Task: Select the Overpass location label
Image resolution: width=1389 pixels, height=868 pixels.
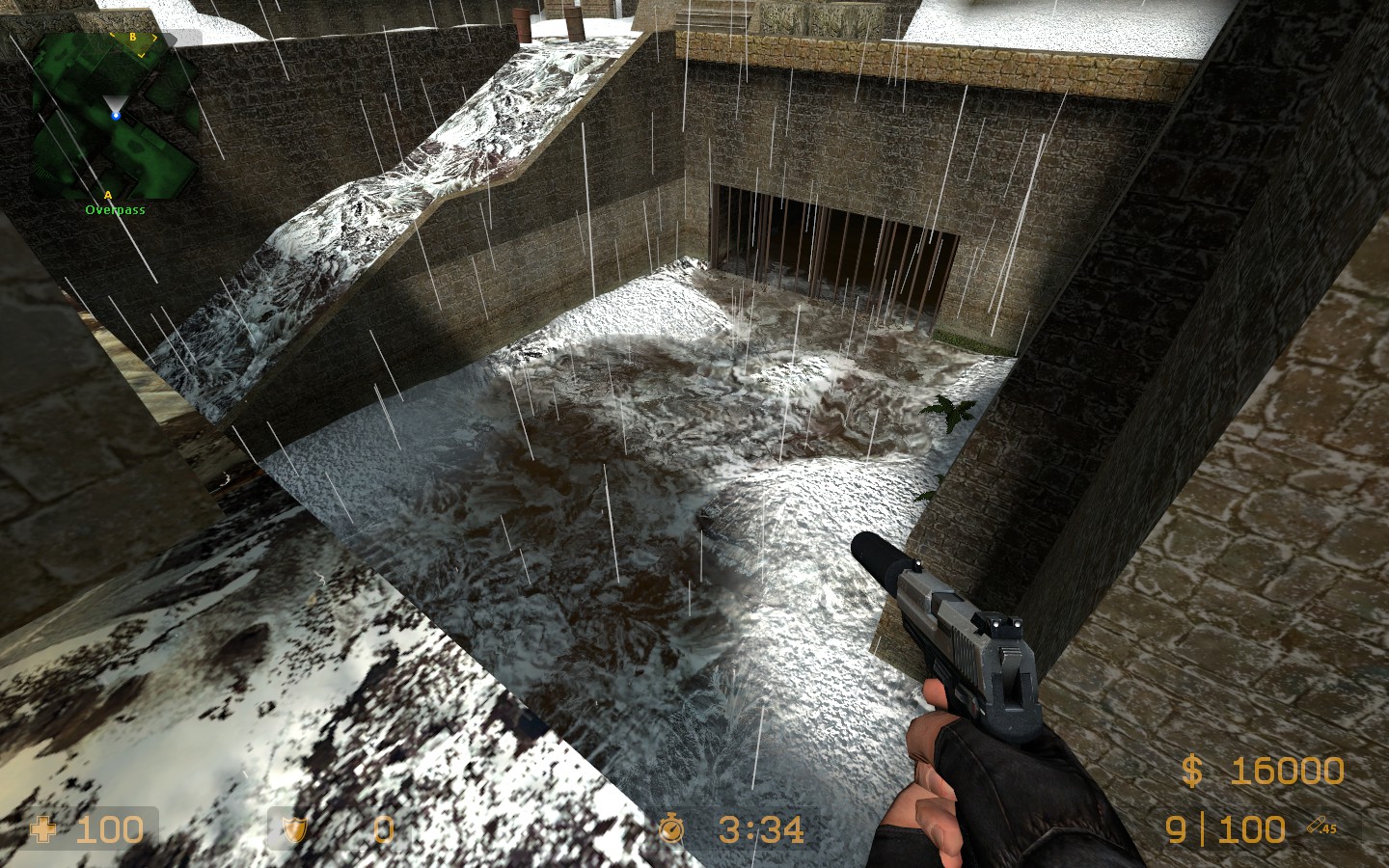Action: coord(116,208)
